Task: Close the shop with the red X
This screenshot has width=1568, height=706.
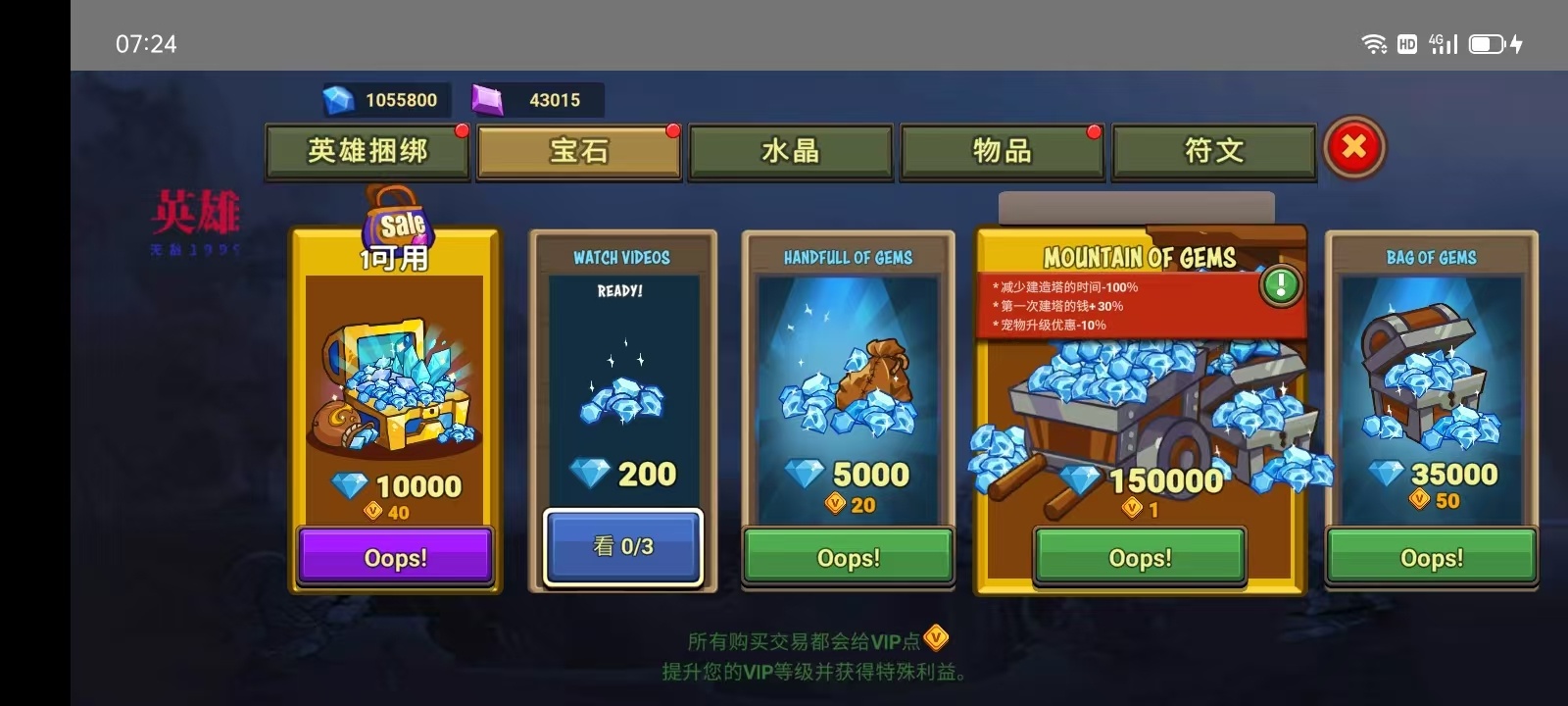Action: (x=1354, y=147)
